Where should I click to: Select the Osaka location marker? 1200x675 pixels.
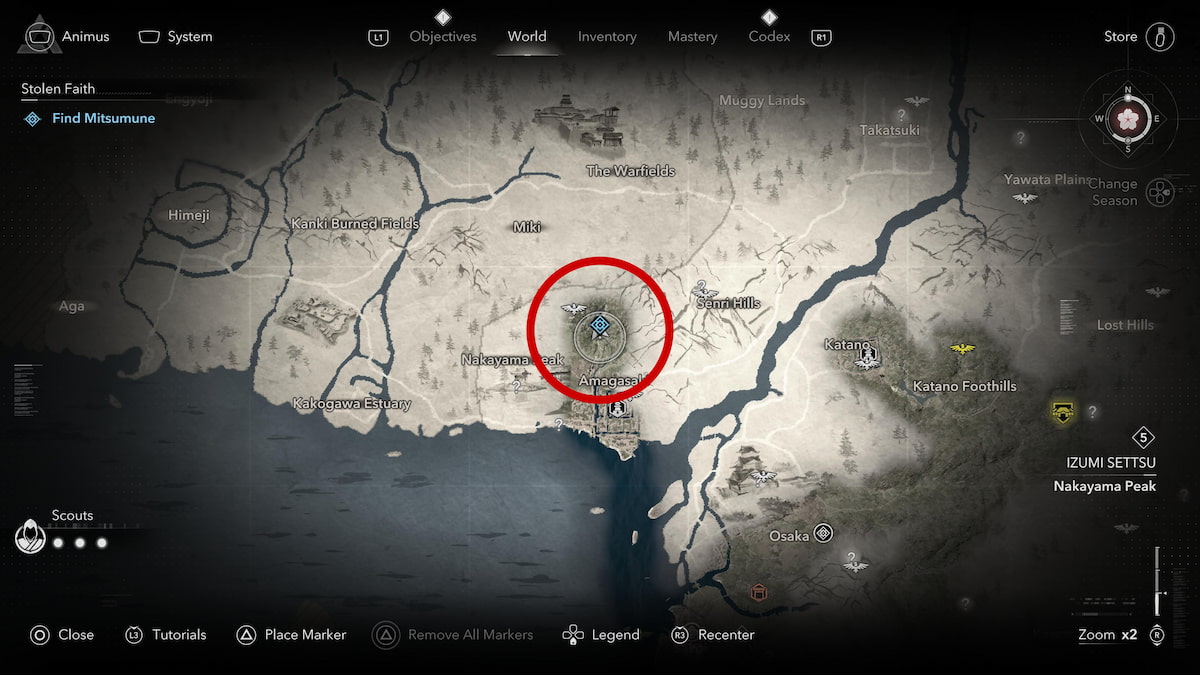823,533
